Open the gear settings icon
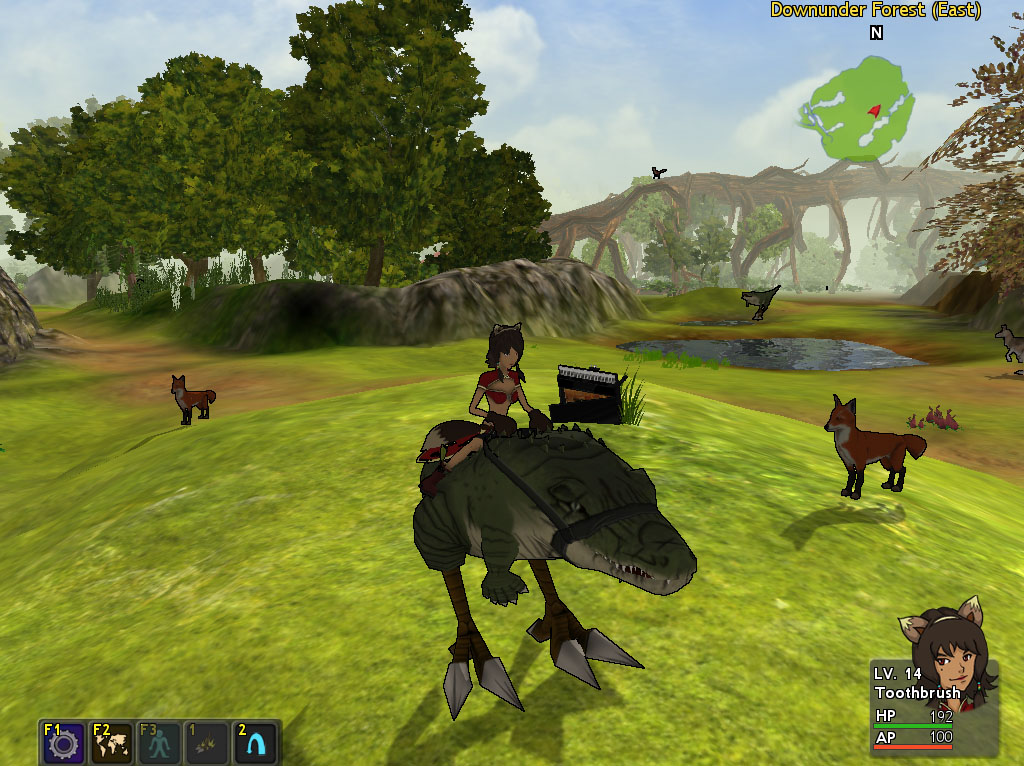Image resolution: width=1024 pixels, height=766 pixels. 62,743
